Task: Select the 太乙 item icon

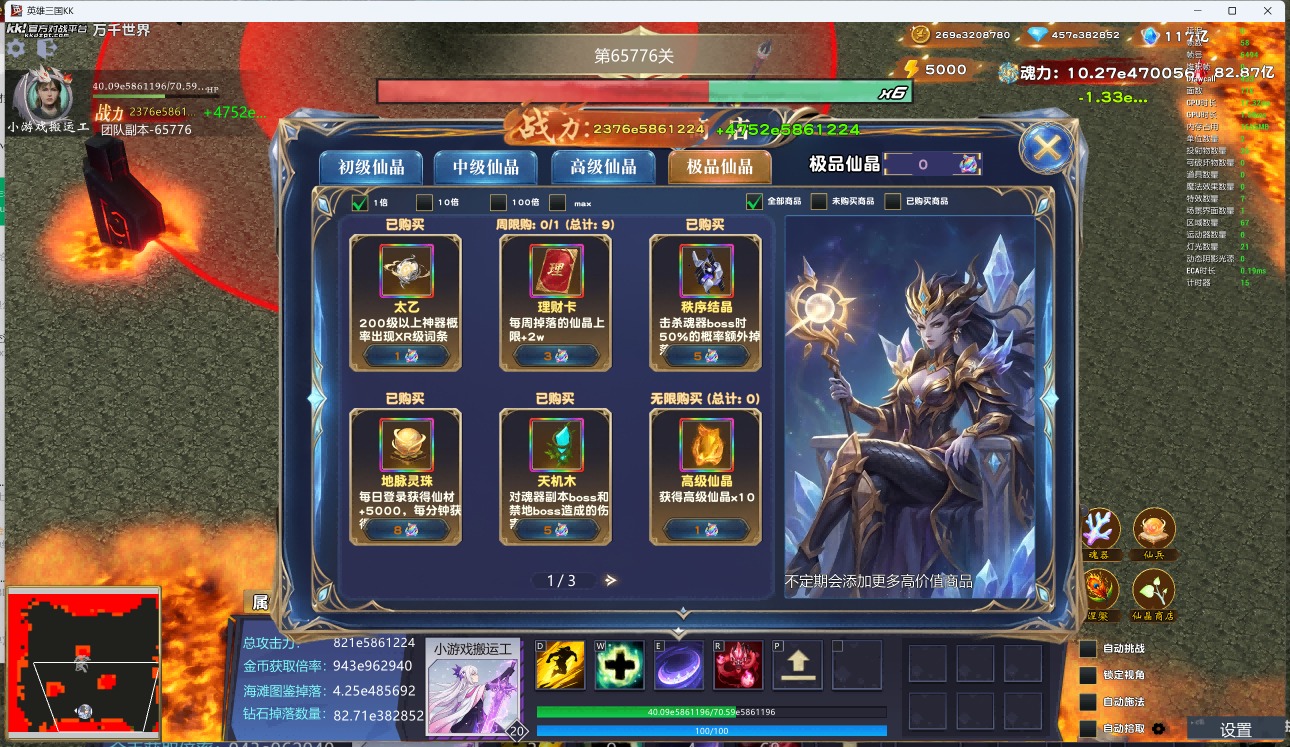Action: (x=405, y=271)
